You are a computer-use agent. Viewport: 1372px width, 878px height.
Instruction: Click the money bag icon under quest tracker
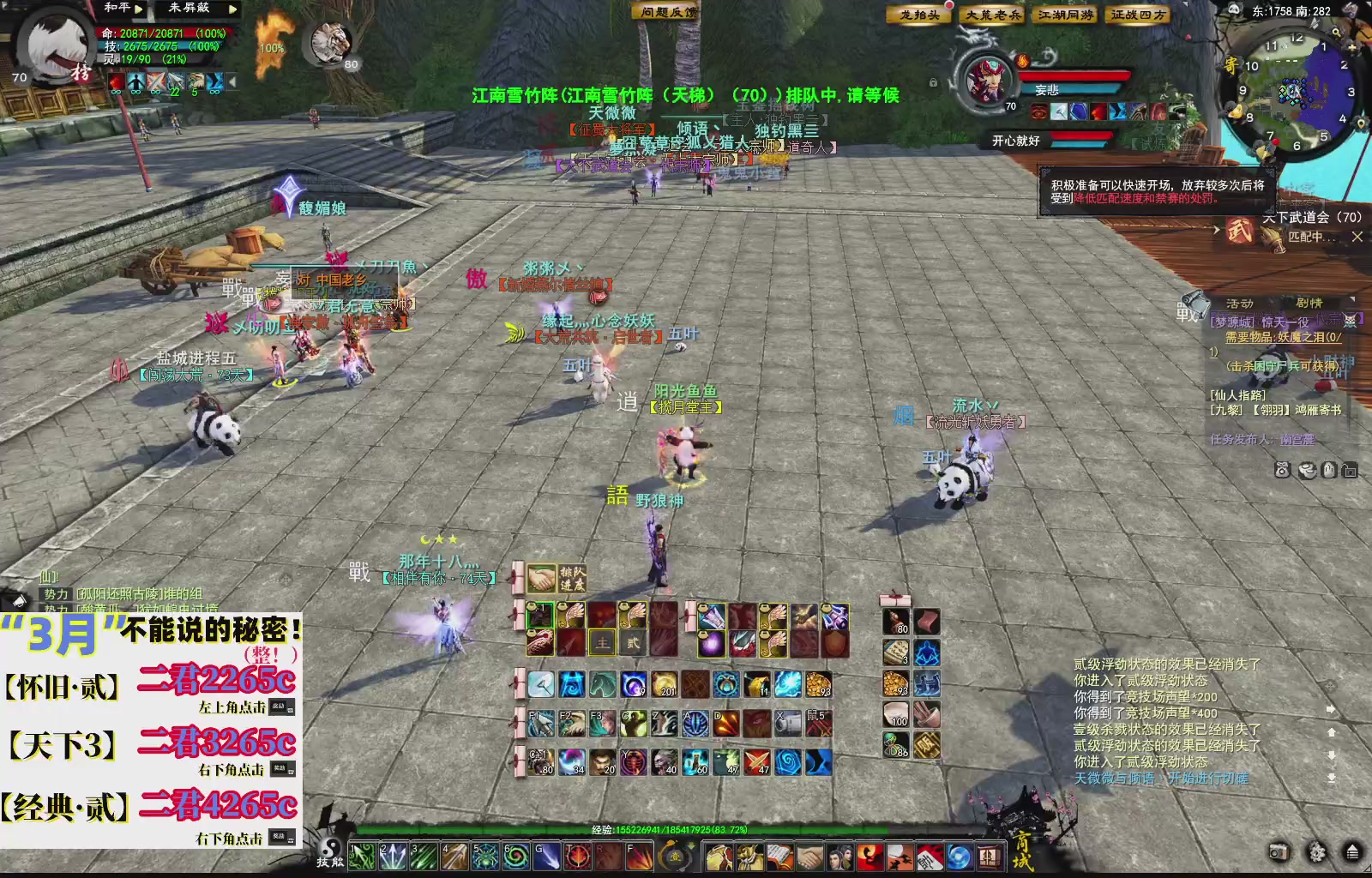(1281, 469)
